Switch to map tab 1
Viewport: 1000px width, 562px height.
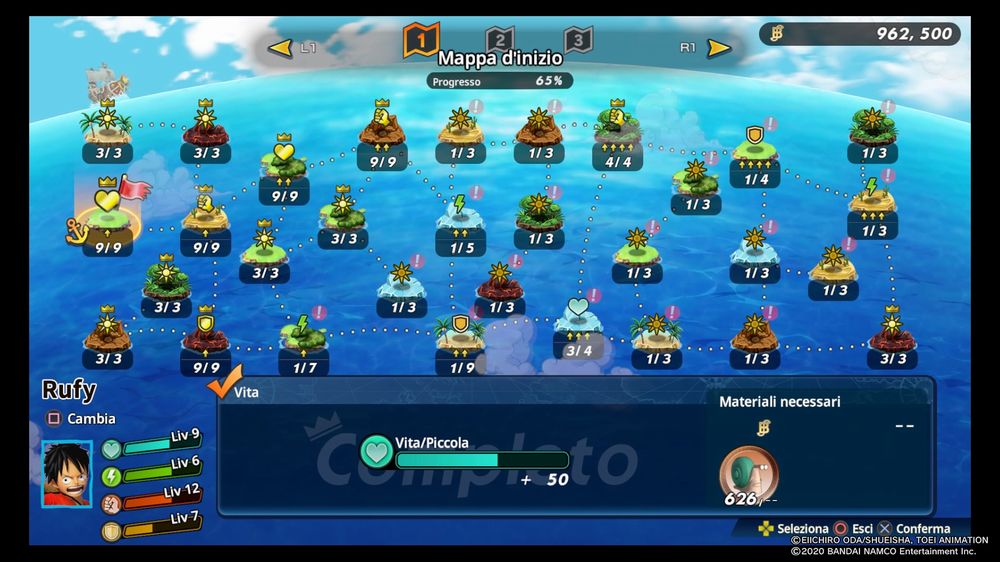[421, 39]
